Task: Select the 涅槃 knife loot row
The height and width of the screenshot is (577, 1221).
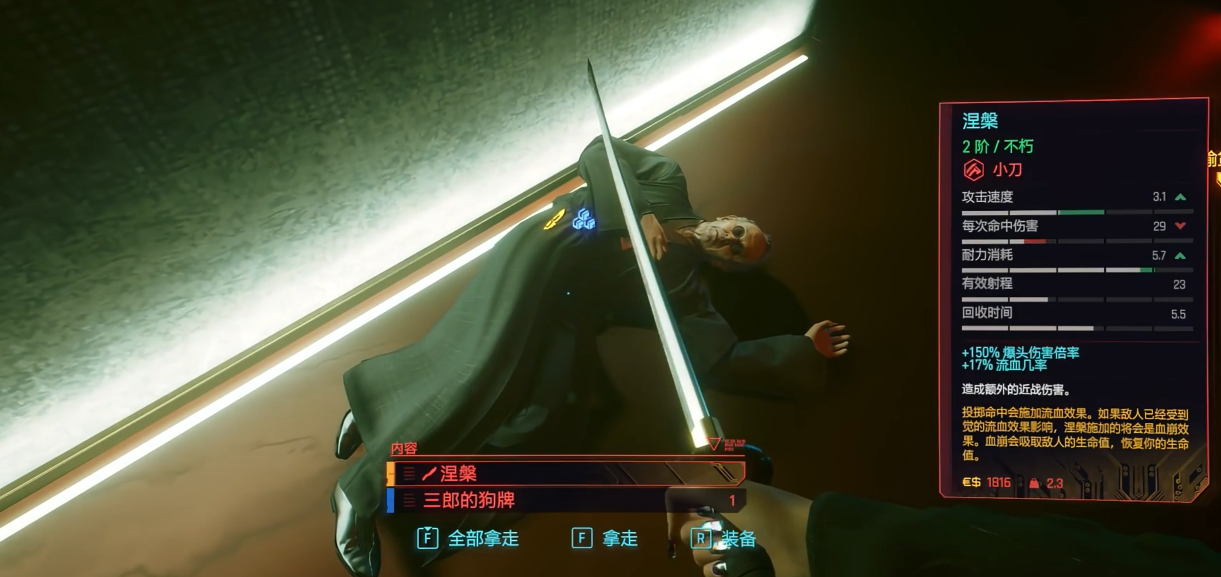Action: point(565,474)
